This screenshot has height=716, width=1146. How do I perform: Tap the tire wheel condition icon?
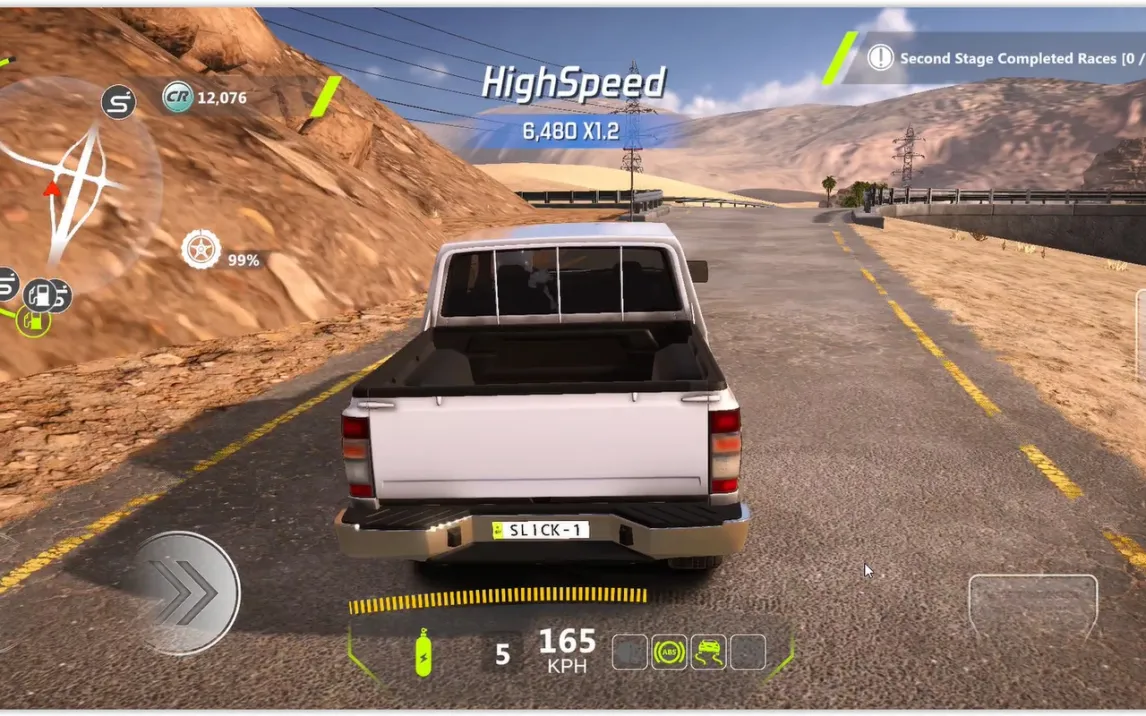click(x=201, y=249)
